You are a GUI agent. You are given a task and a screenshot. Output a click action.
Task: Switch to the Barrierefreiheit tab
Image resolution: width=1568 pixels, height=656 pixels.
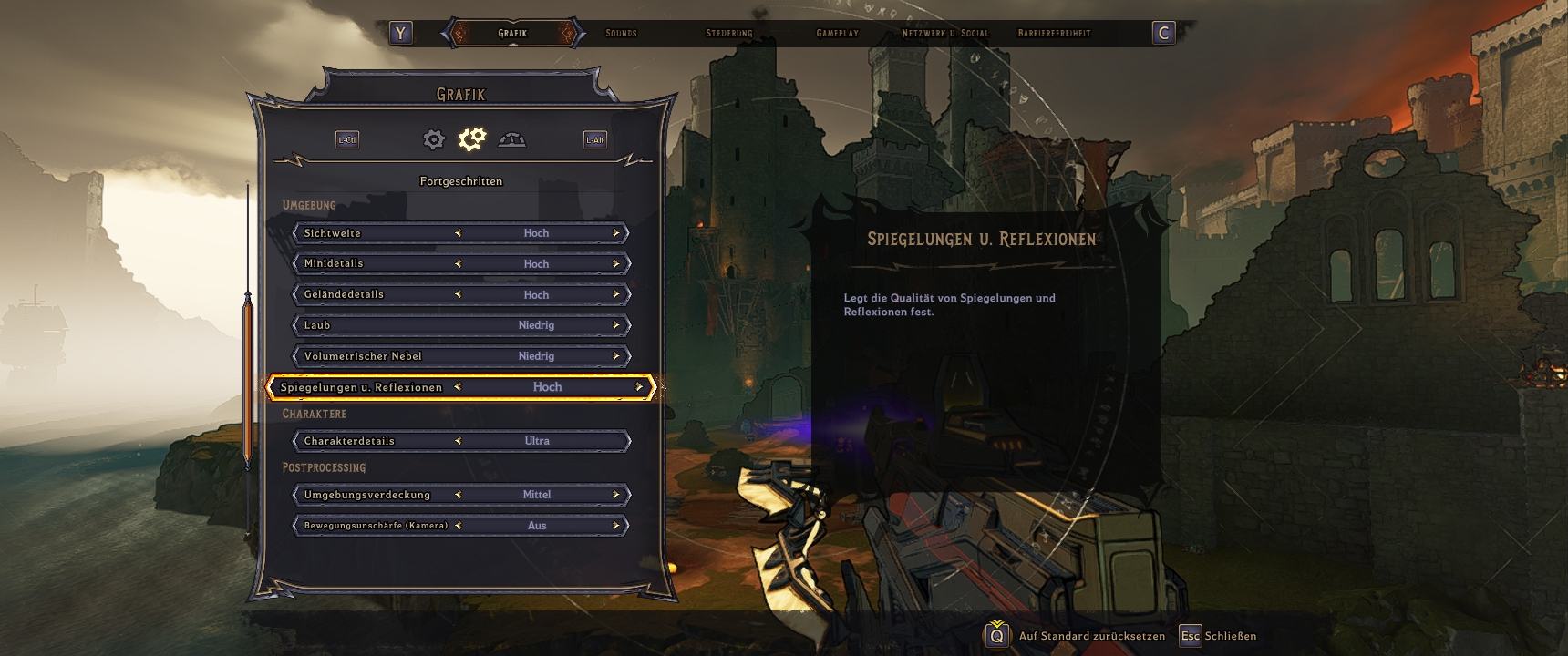(1054, 34)
